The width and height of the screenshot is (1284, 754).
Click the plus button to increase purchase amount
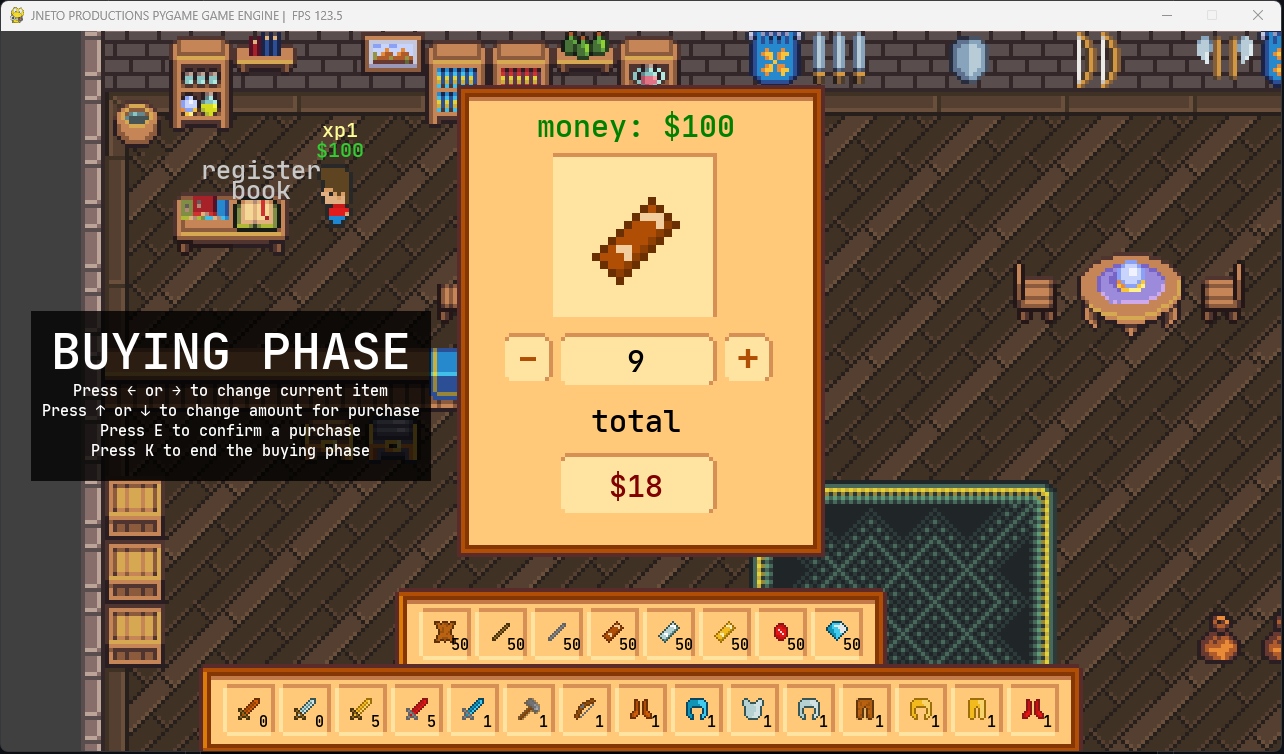pos(747,359)
